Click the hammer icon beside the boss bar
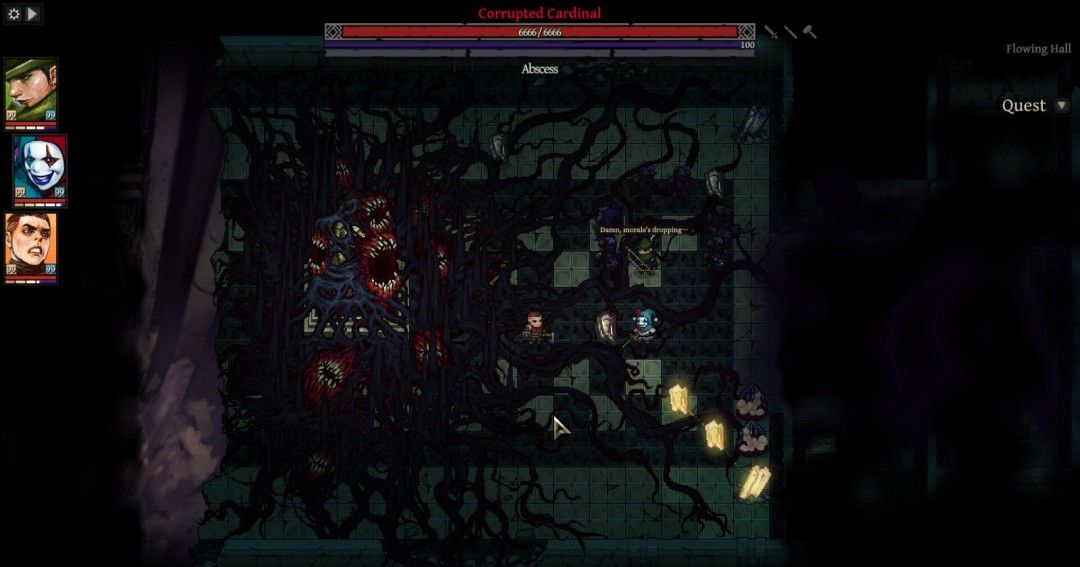 [810, 32]
